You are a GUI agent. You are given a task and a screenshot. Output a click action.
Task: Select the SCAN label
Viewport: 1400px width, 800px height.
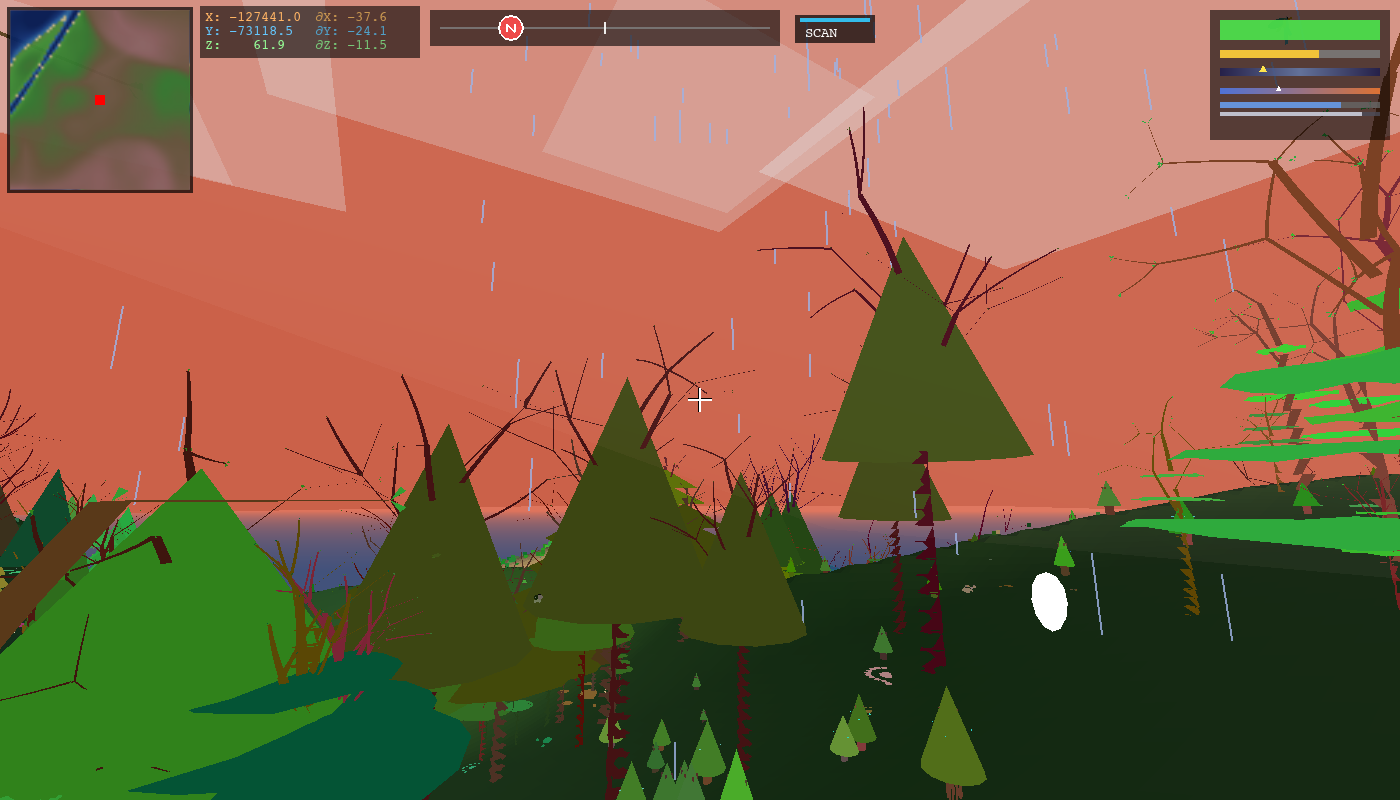click(x=819, y=31)
